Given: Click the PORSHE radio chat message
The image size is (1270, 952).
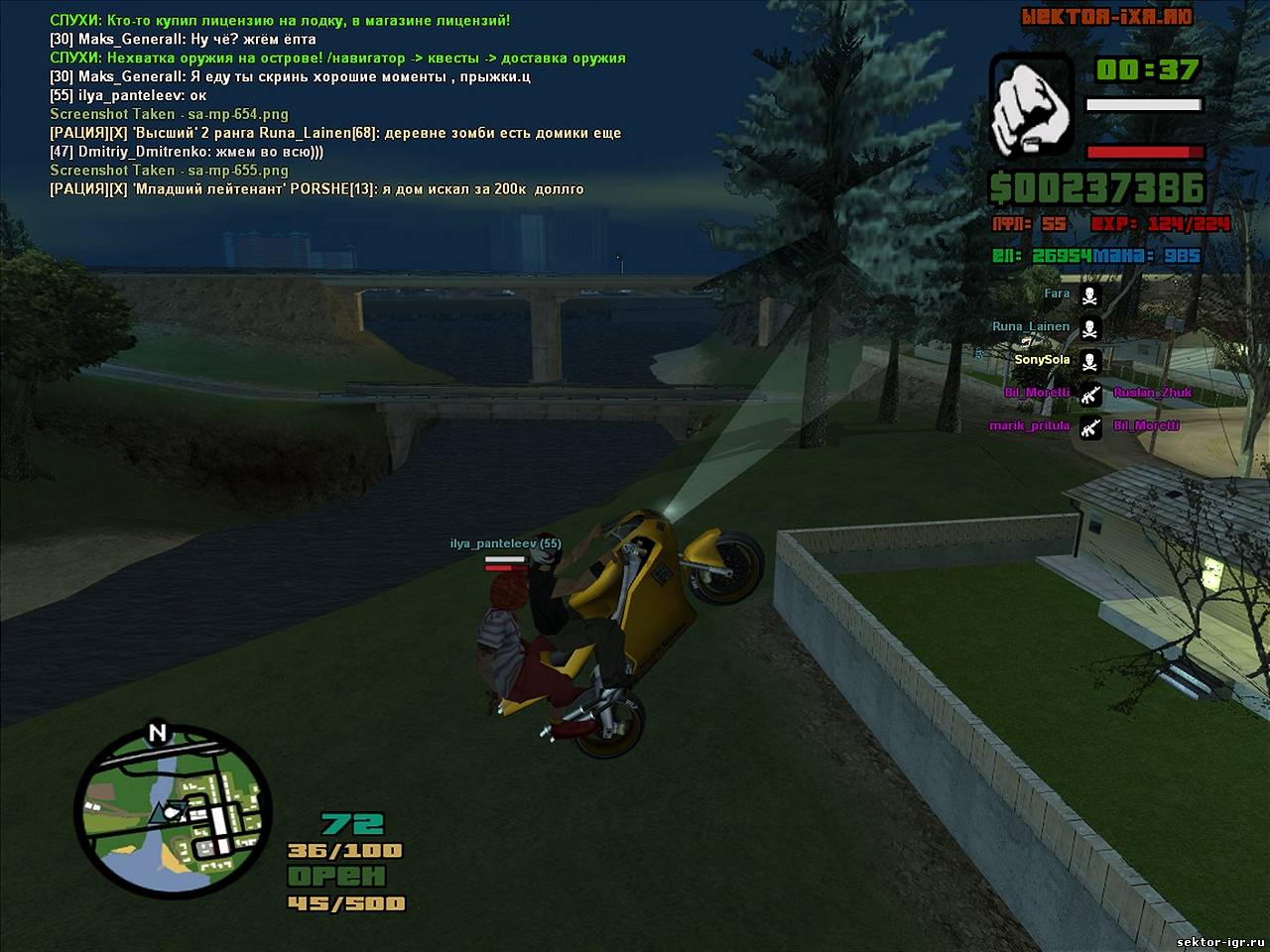Looking at the screenshot, I should click(317, 188).
